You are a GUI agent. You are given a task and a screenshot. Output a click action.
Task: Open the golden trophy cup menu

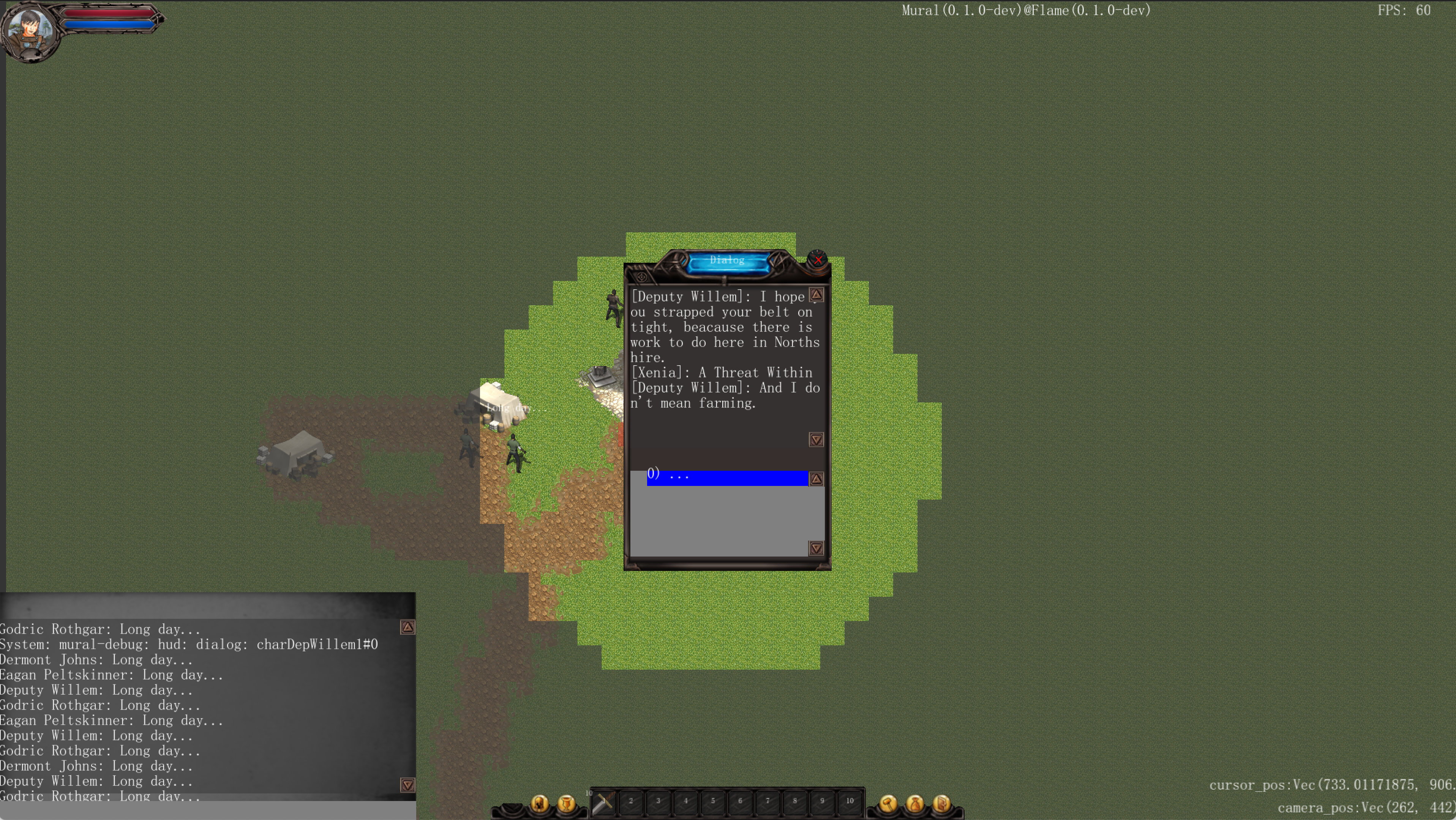click(x=566, y=803)
